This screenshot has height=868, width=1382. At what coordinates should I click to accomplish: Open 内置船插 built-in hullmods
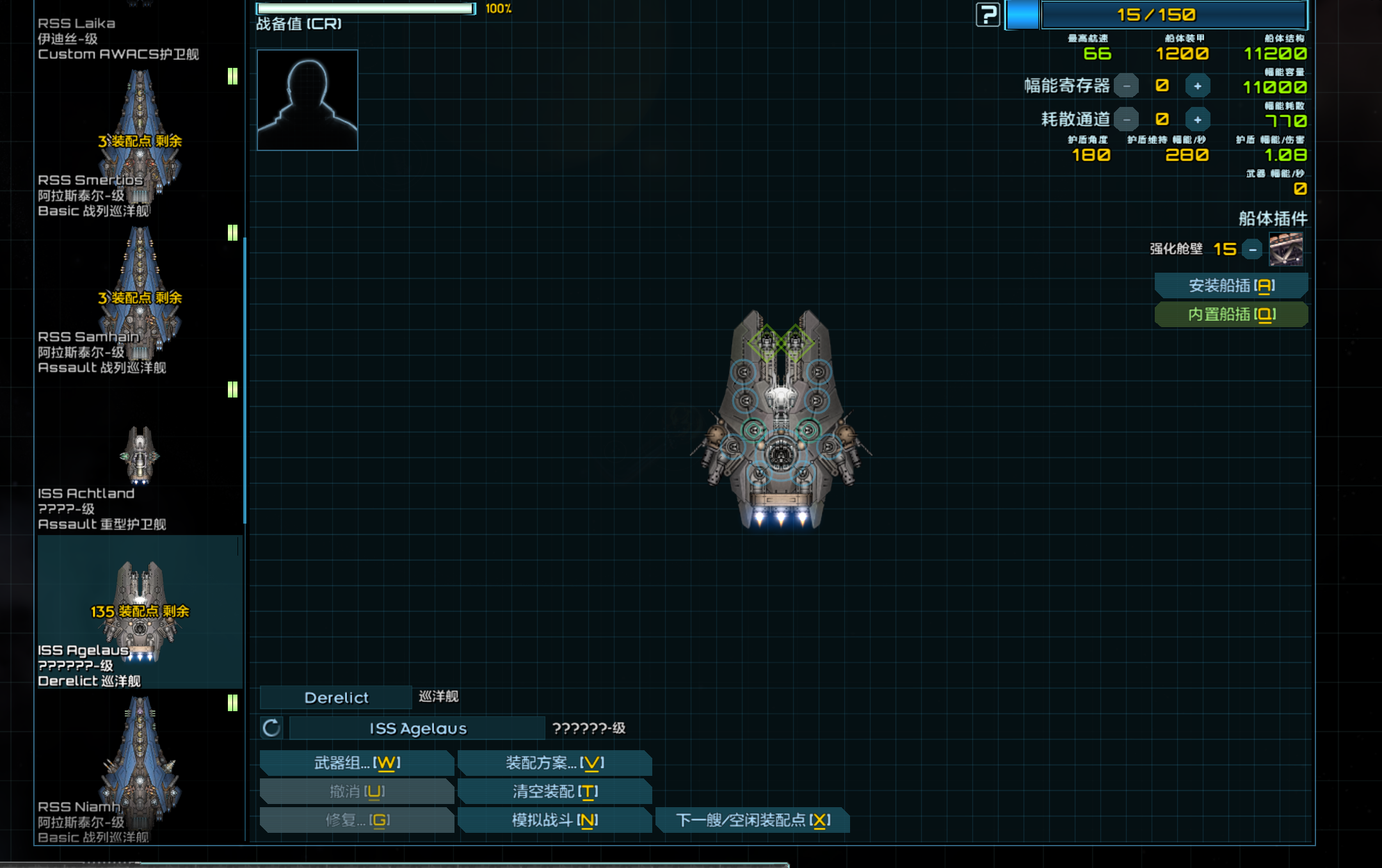[1231, 314]
